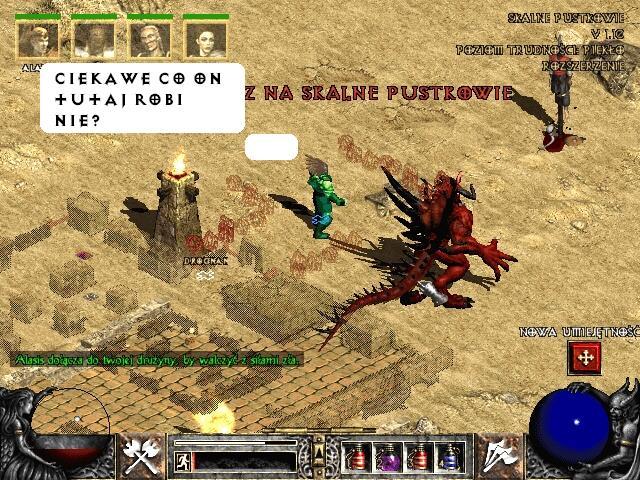This screenshot has height=480, width=640.
Task: Select the white-haired party member portrait
Action: click(x=150, y=41)
